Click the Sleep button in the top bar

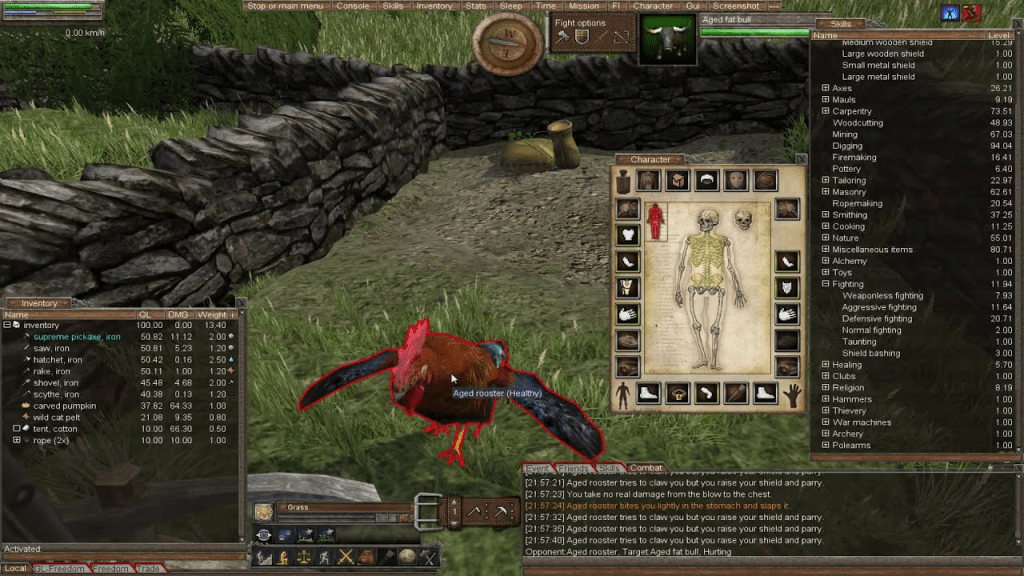coord(511,6)
